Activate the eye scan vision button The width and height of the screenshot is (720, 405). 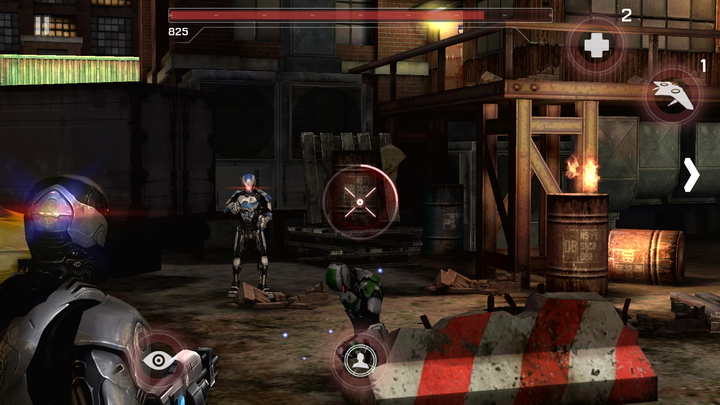157,360
